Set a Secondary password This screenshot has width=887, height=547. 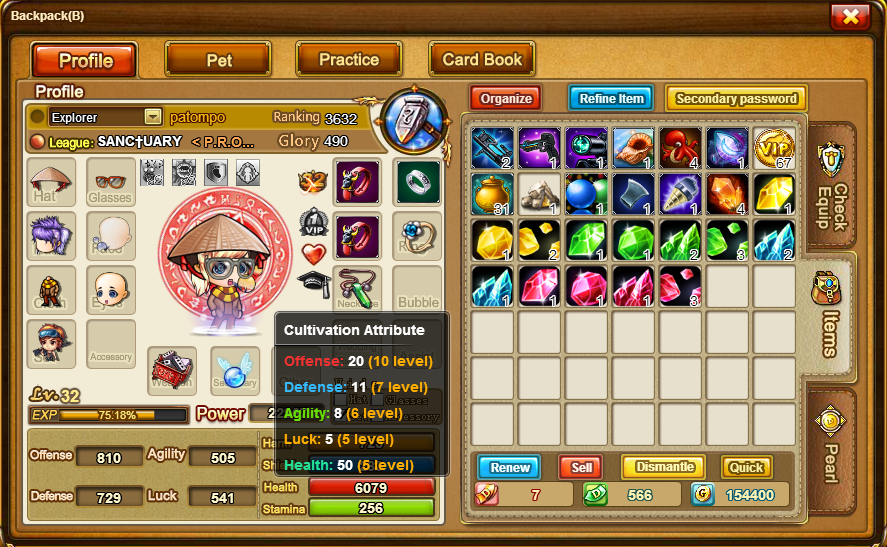click(x=736, y=98)
